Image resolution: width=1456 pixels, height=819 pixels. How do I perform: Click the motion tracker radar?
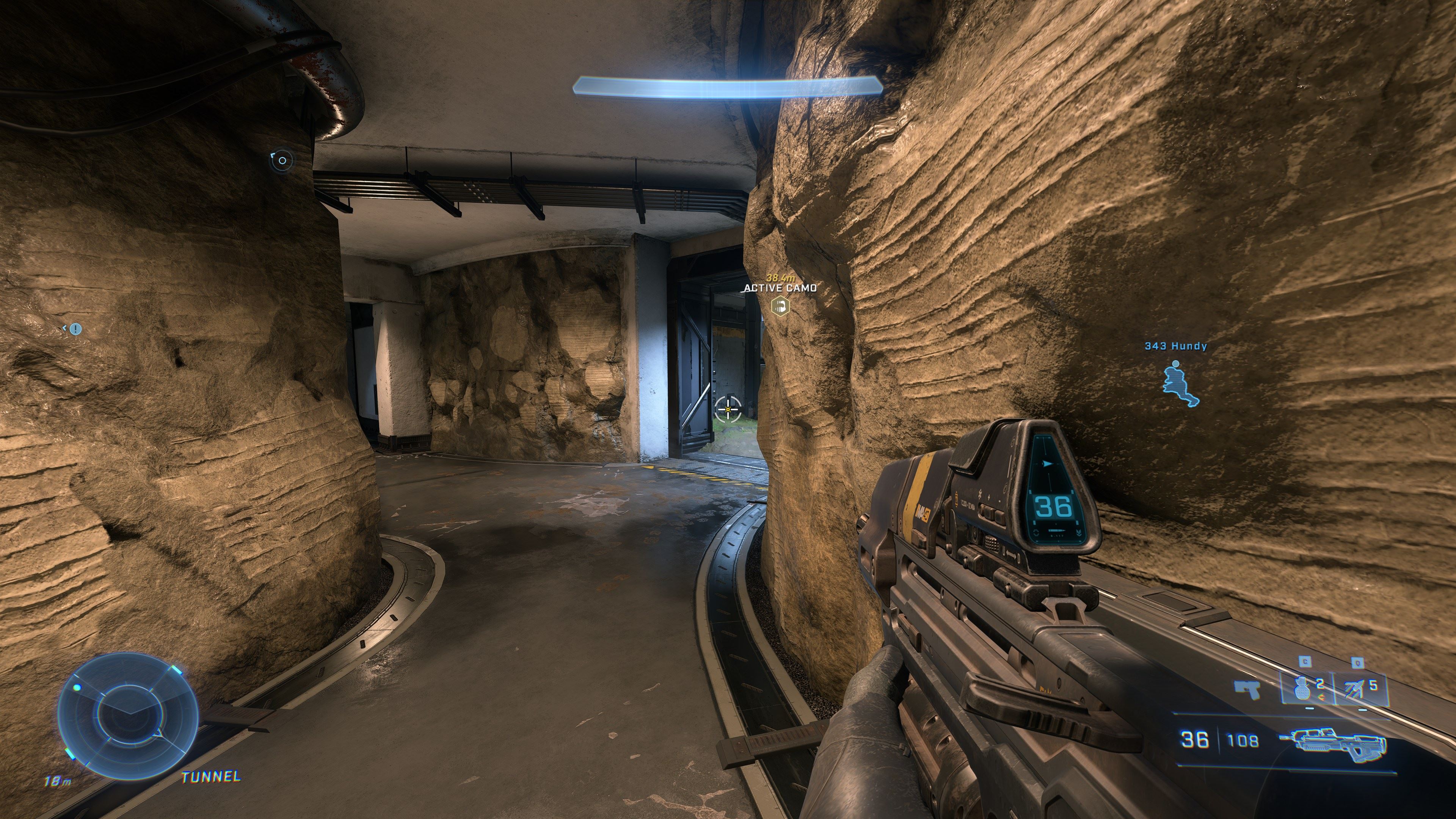pos(128,715)
